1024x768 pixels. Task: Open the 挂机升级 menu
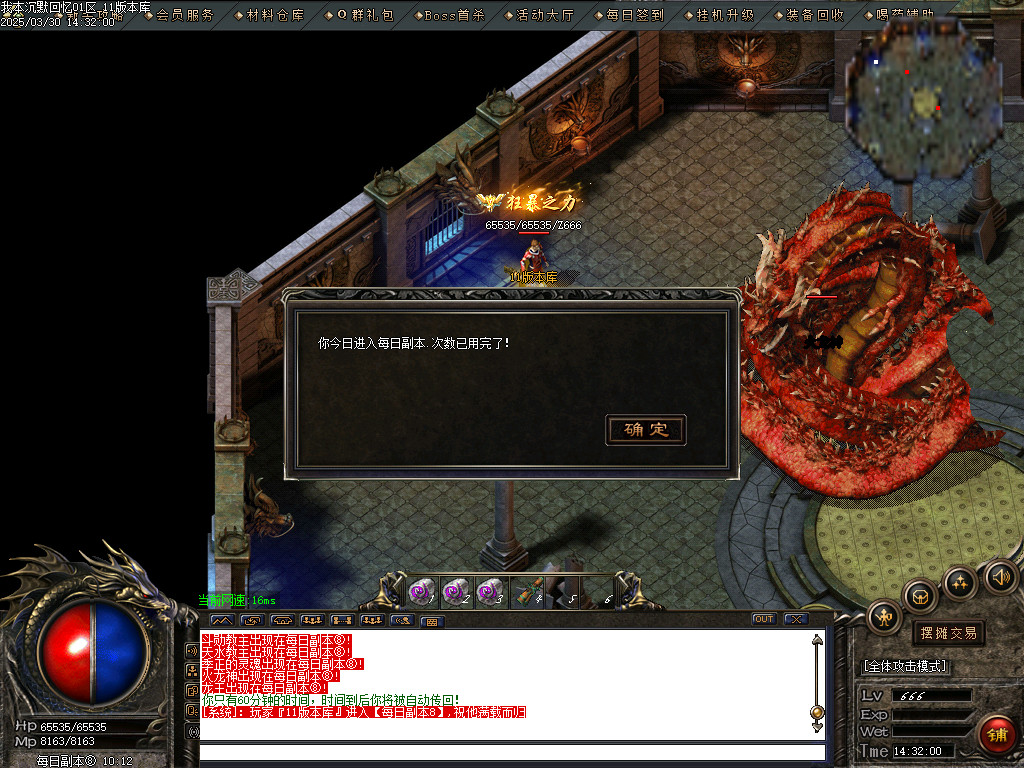pos(725,15)
